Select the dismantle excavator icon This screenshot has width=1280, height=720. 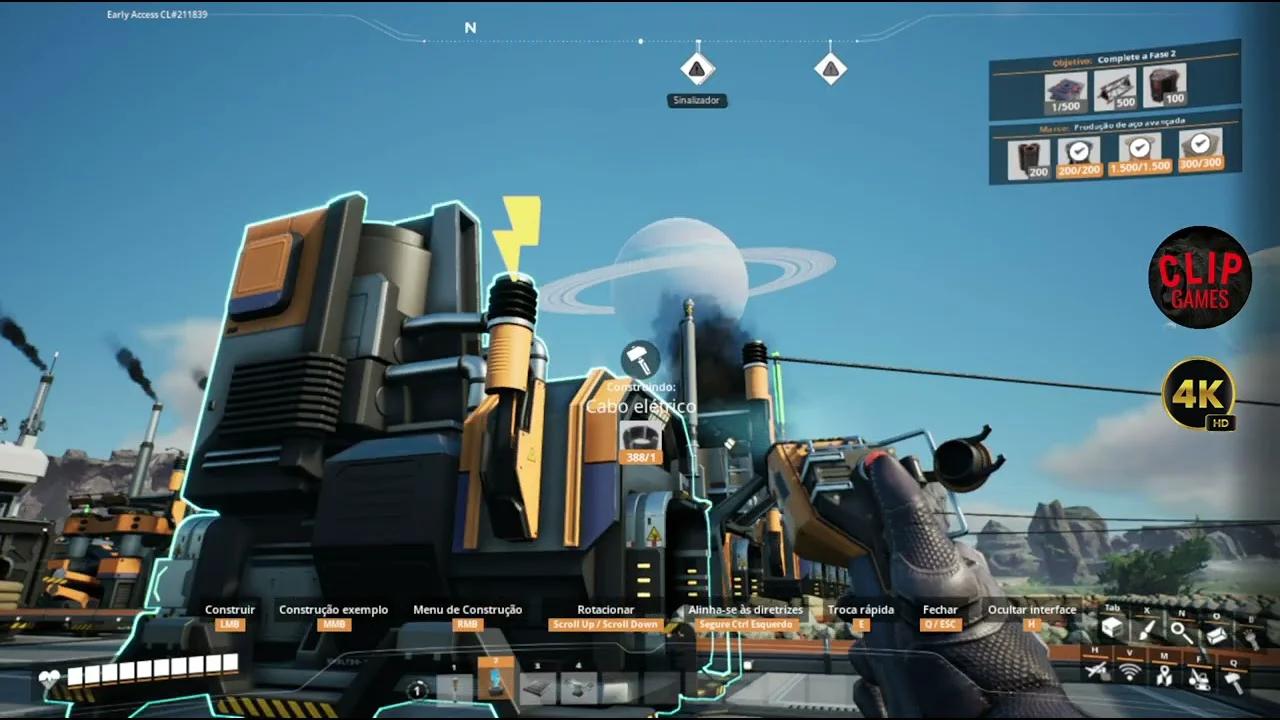(x=1199, y=681)
